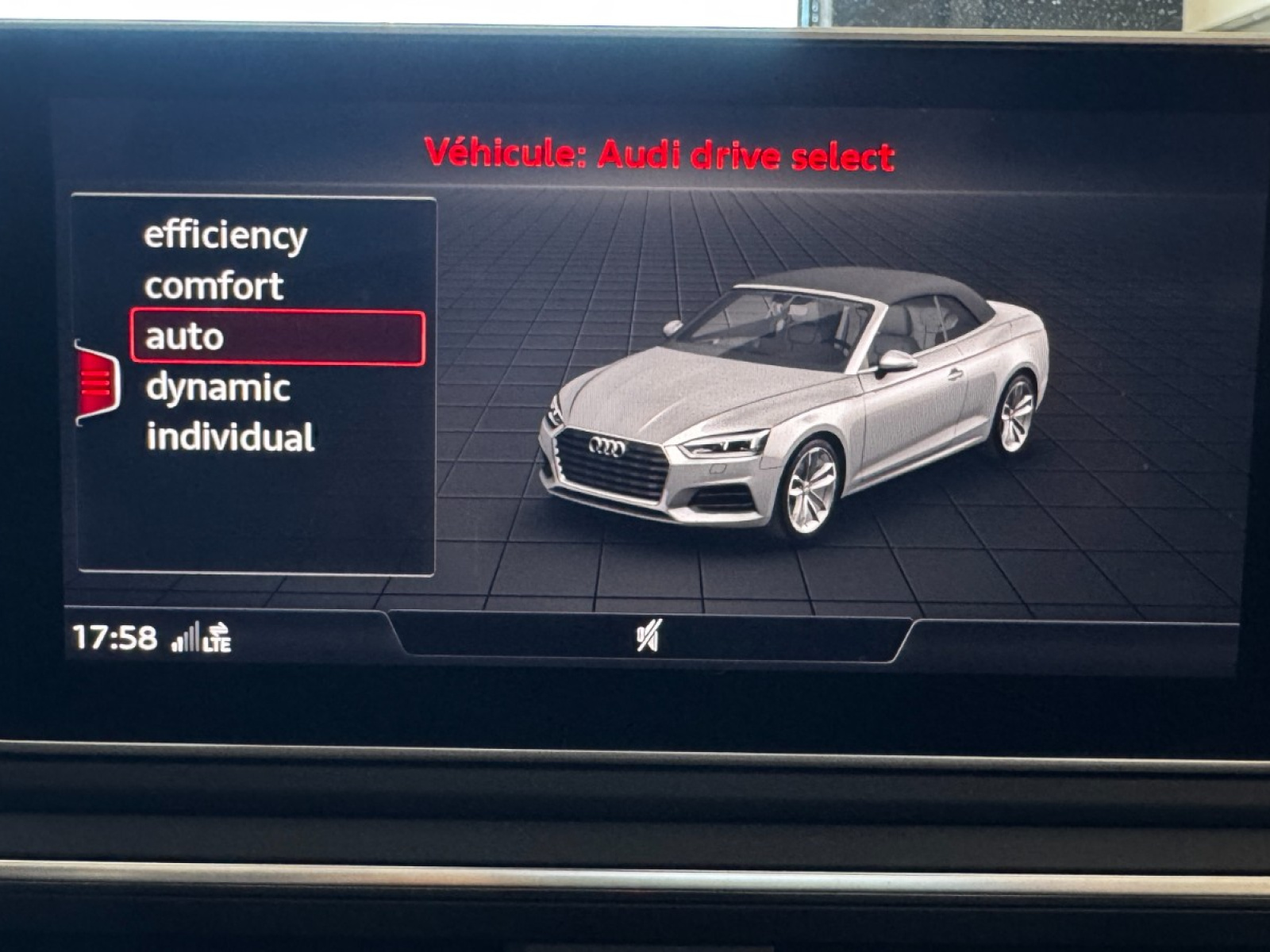Open the individual drive mode

[230, 438]
